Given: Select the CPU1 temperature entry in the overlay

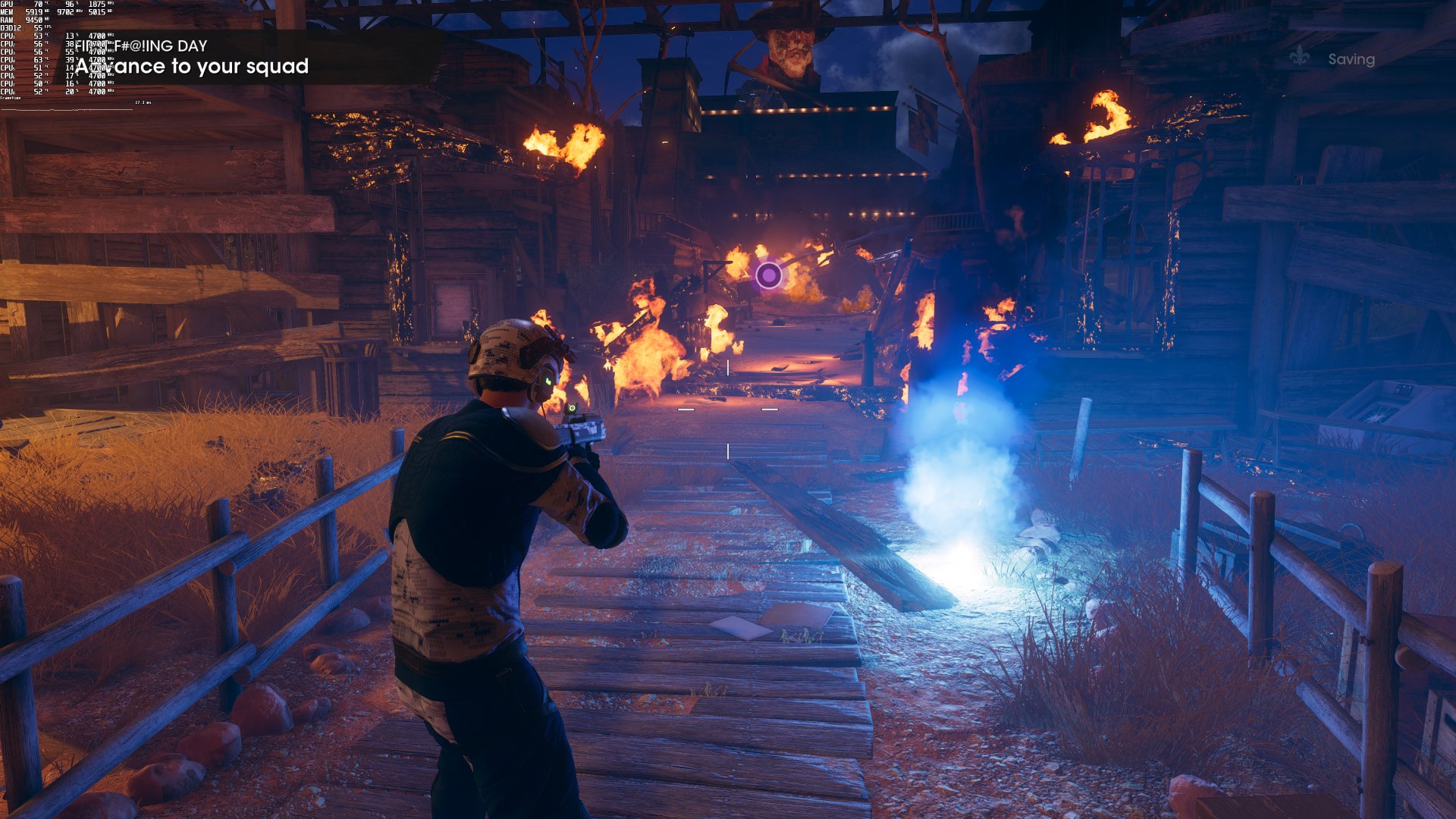Looking at the screenshot, I should [x=38, y=36].
